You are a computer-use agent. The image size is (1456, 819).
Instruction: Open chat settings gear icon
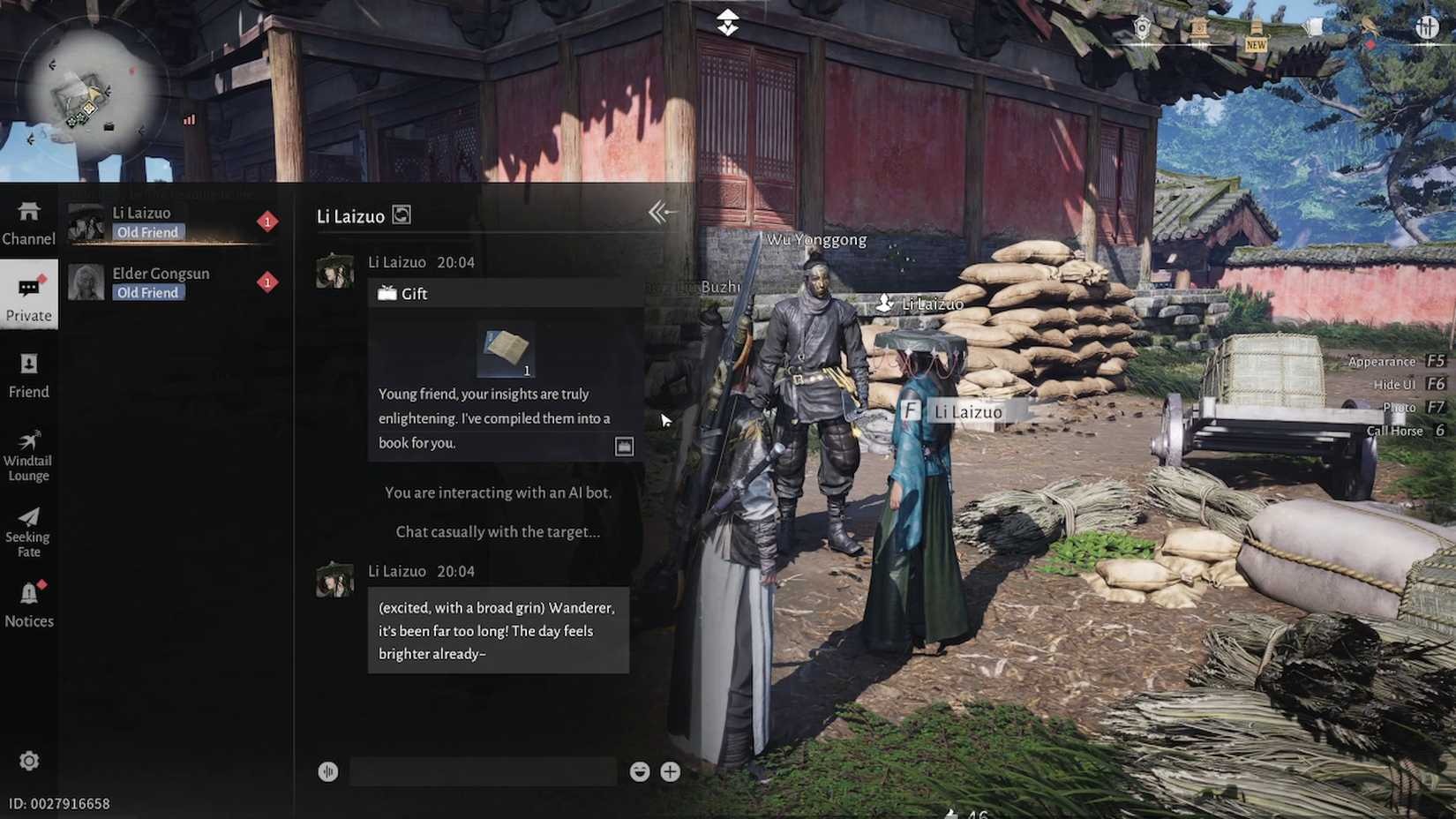[x=29, y=761]
